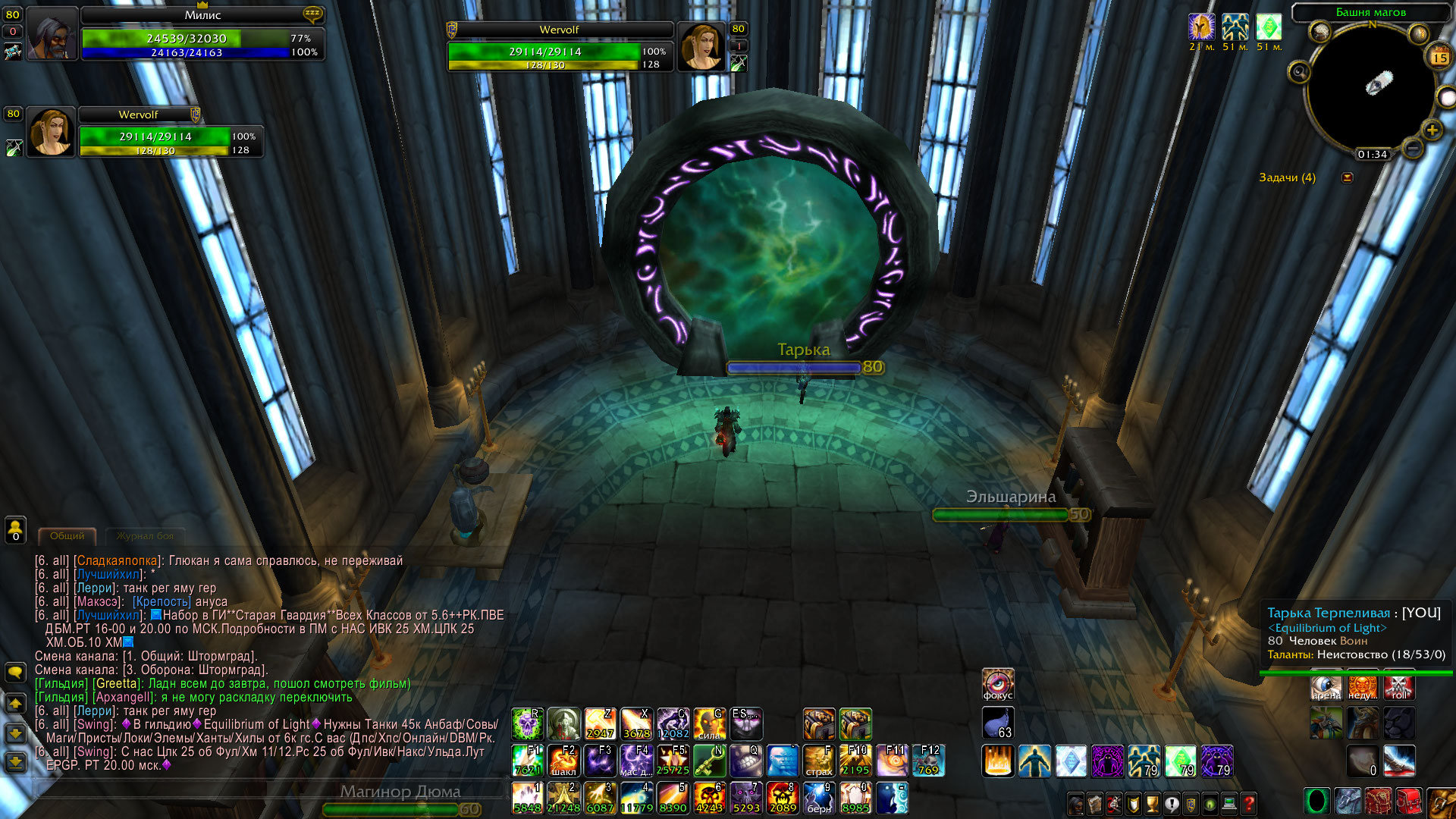Activate the шакл ability on F2

[563, 760]
